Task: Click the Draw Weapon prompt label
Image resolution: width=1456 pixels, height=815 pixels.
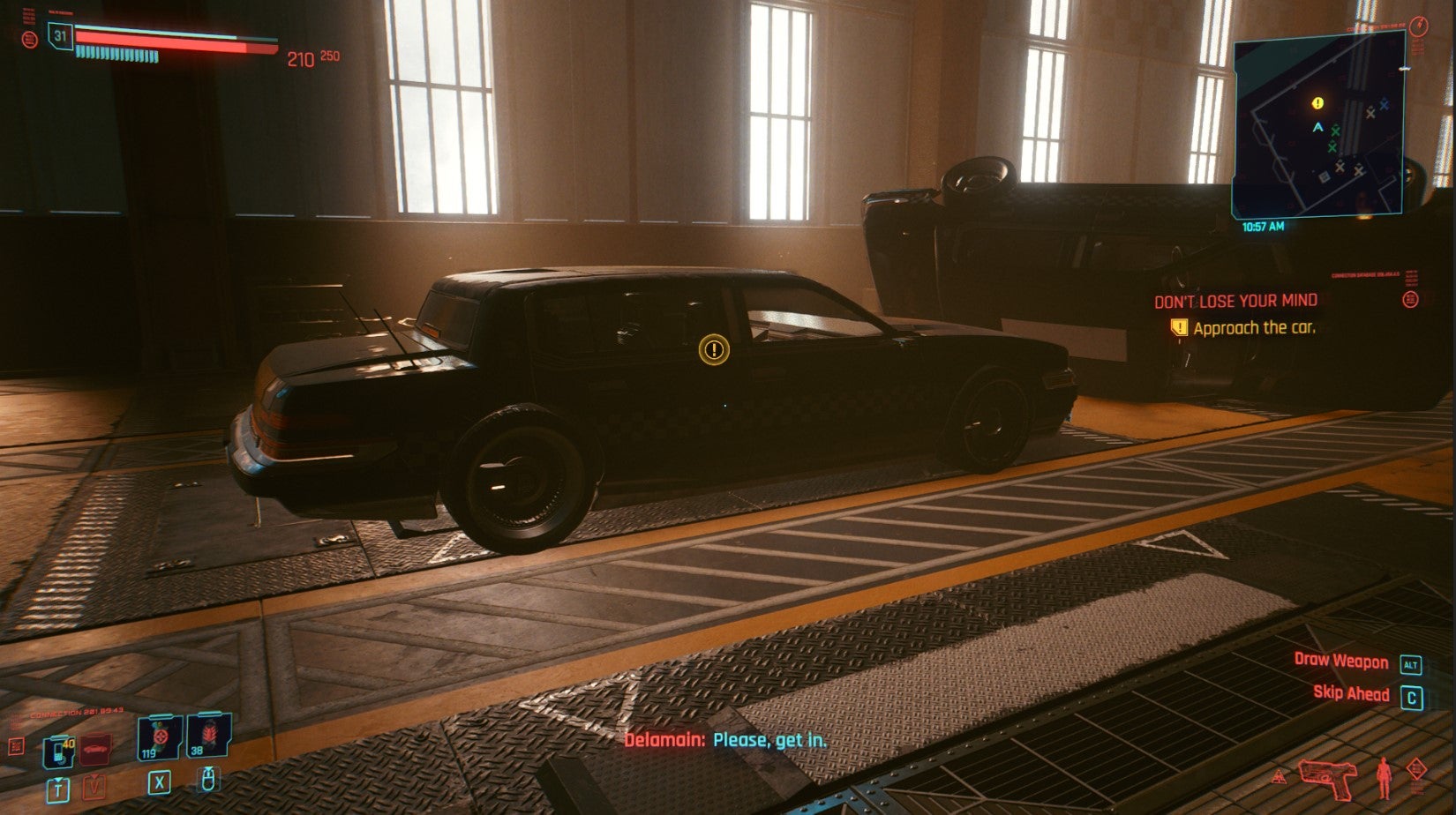Action: click(x=1340, y=661)
